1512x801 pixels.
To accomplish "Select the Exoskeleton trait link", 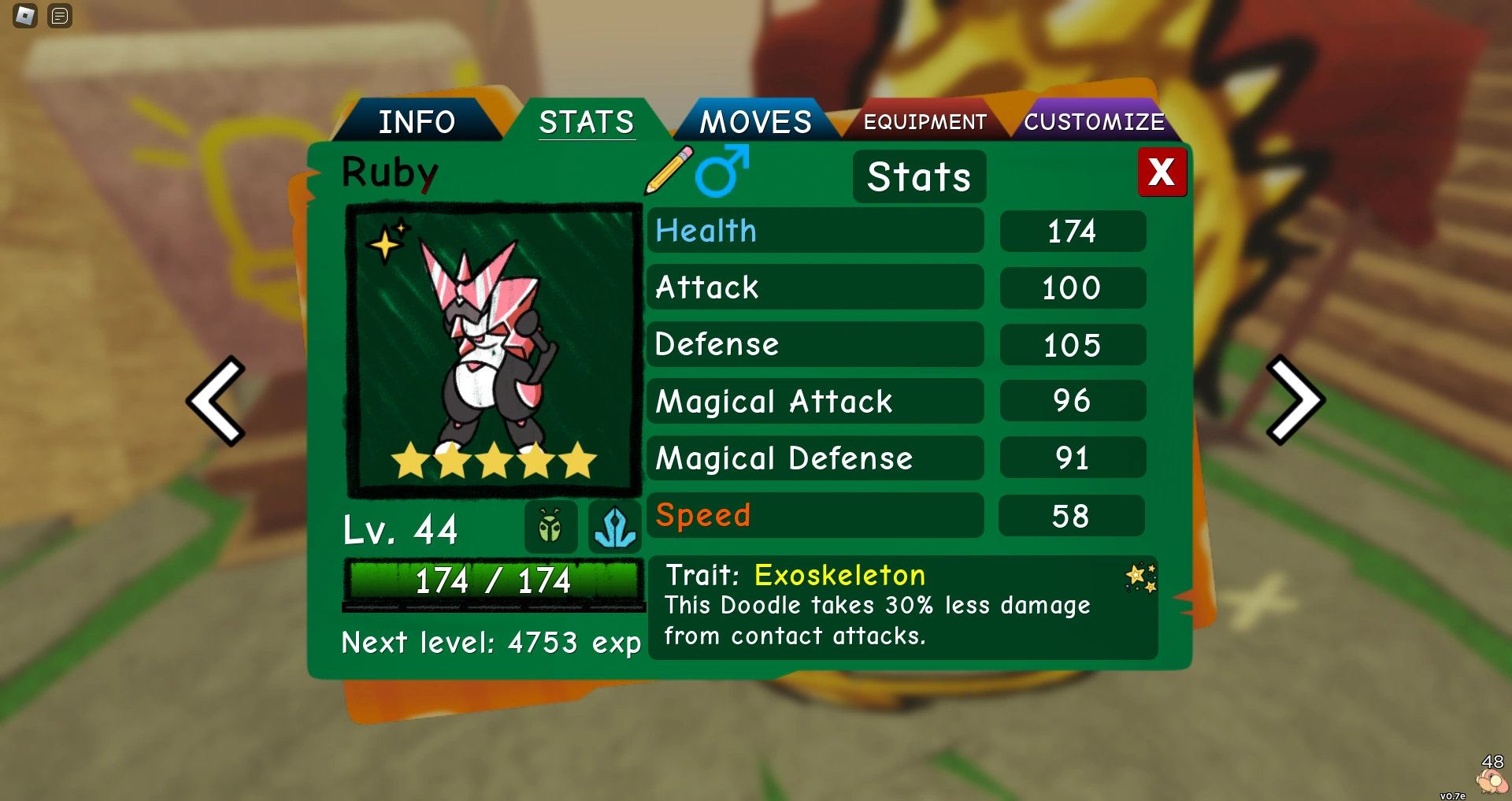I will point(839,576).
